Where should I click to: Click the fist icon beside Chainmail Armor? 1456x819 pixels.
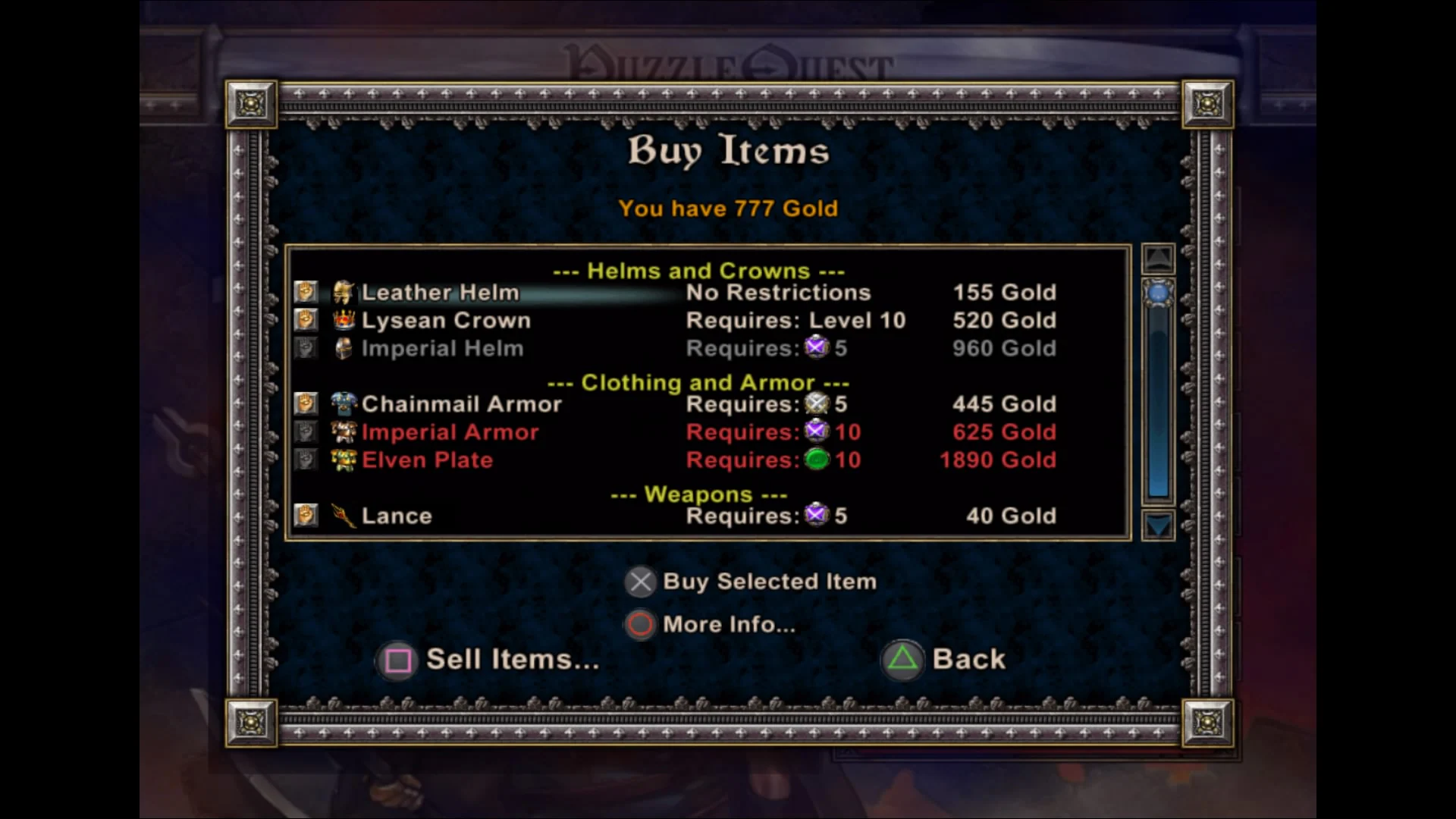tap(306, 403)
